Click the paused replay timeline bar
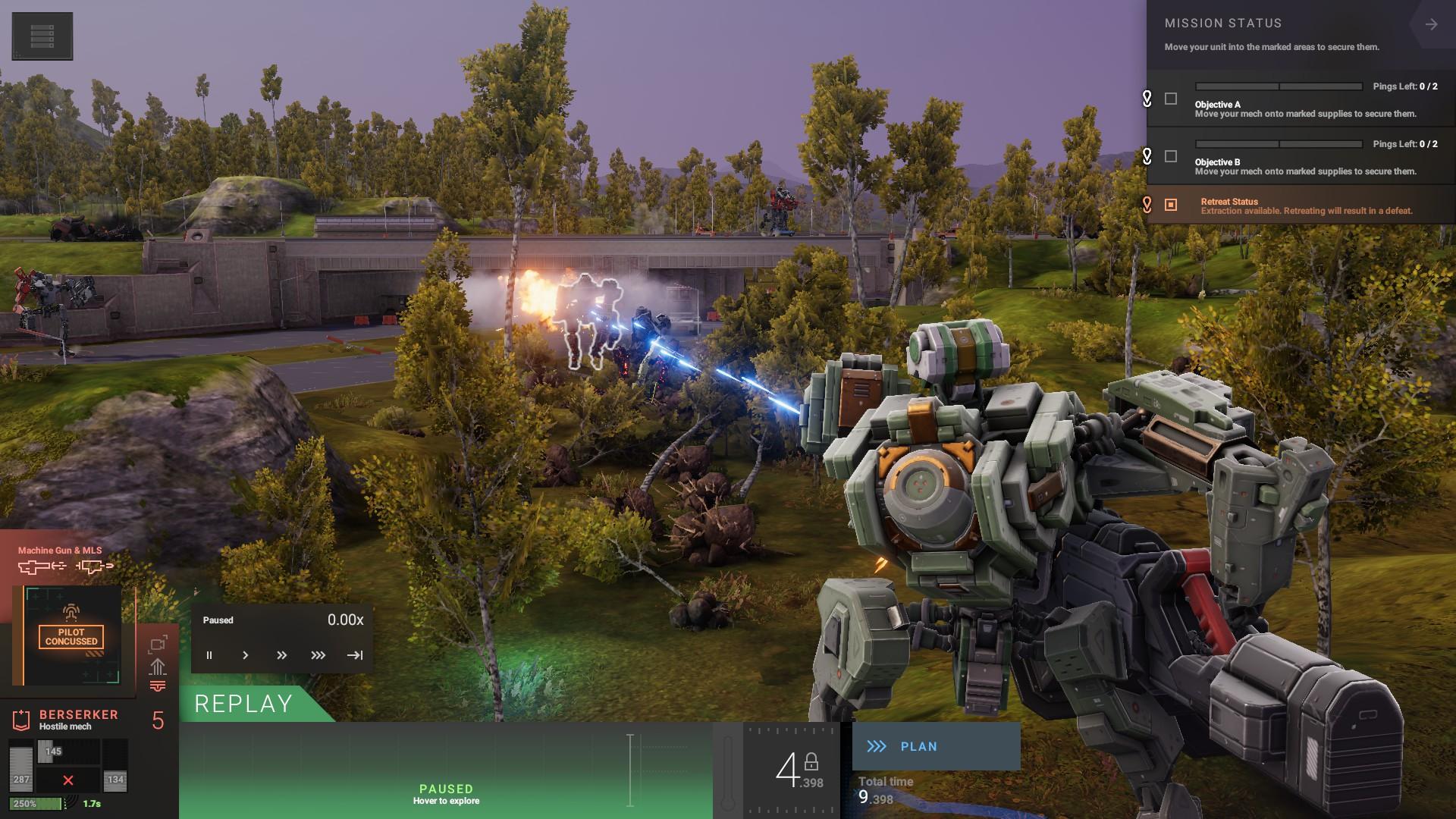This screenshot has width=1456, height=819. [x=446, y=770]
